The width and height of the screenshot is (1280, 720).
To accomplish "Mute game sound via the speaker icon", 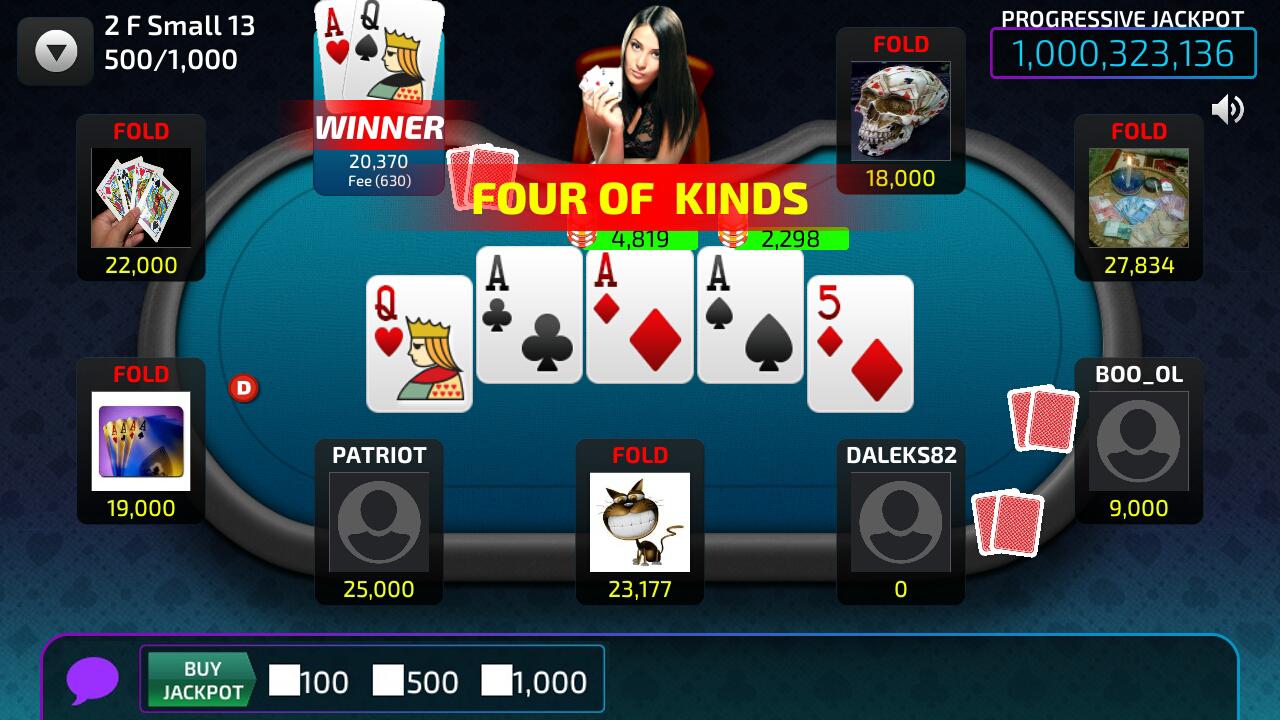I will [x=1228, y=110].
